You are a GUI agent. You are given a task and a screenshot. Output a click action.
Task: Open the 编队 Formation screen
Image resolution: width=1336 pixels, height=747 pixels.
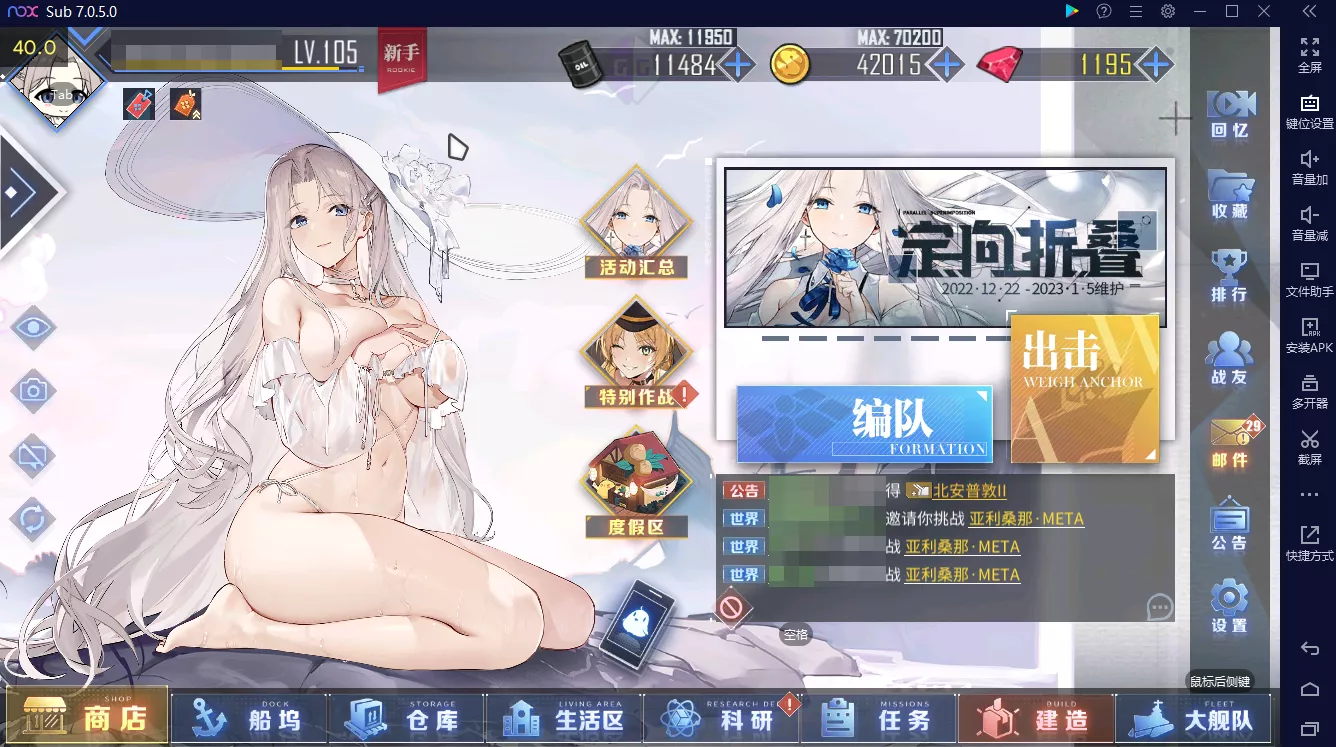(864, 424)
